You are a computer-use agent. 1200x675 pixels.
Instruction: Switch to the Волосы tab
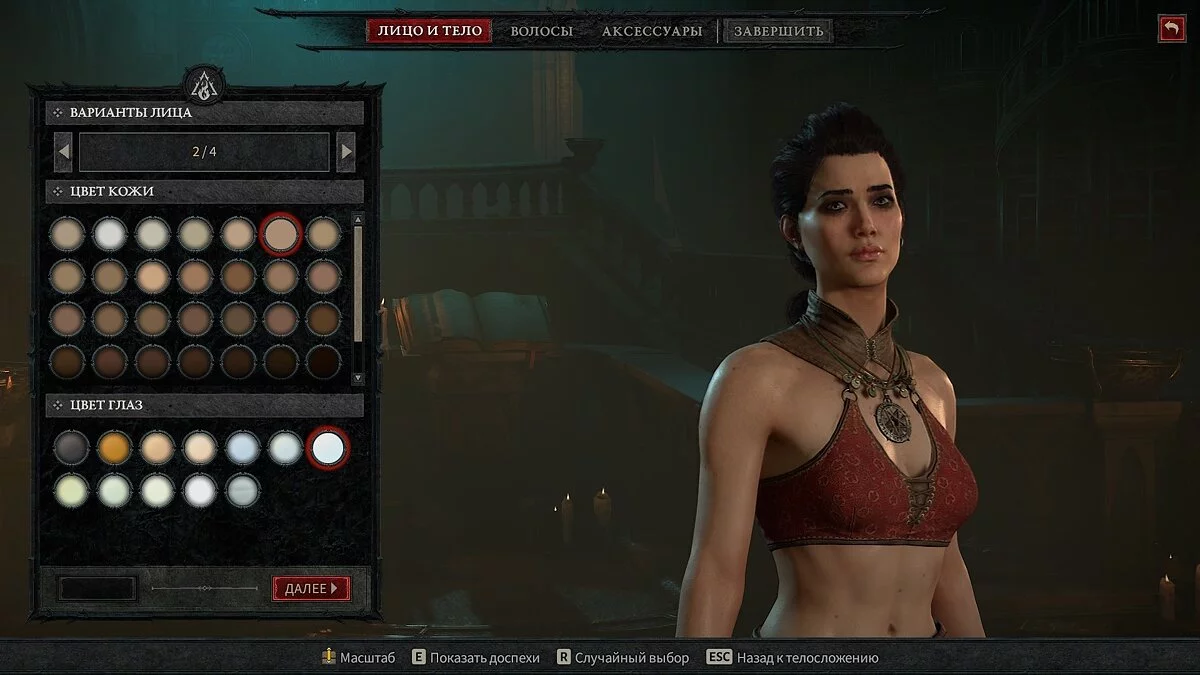point(541,31)
